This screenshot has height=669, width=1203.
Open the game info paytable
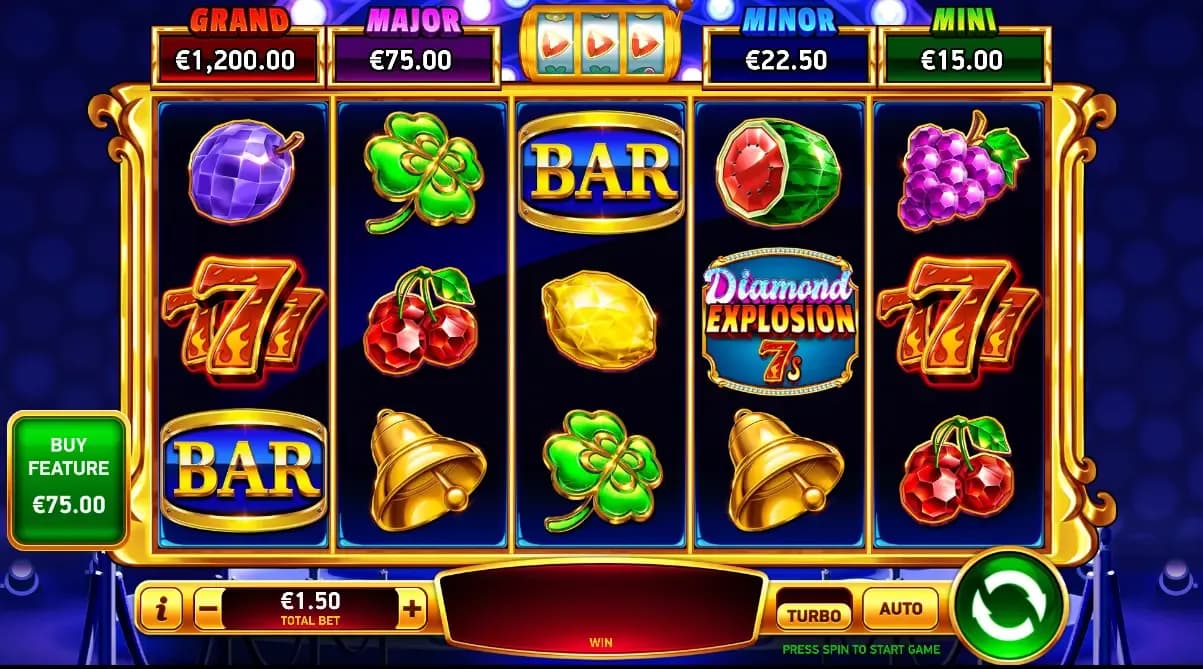pos(161,608)
